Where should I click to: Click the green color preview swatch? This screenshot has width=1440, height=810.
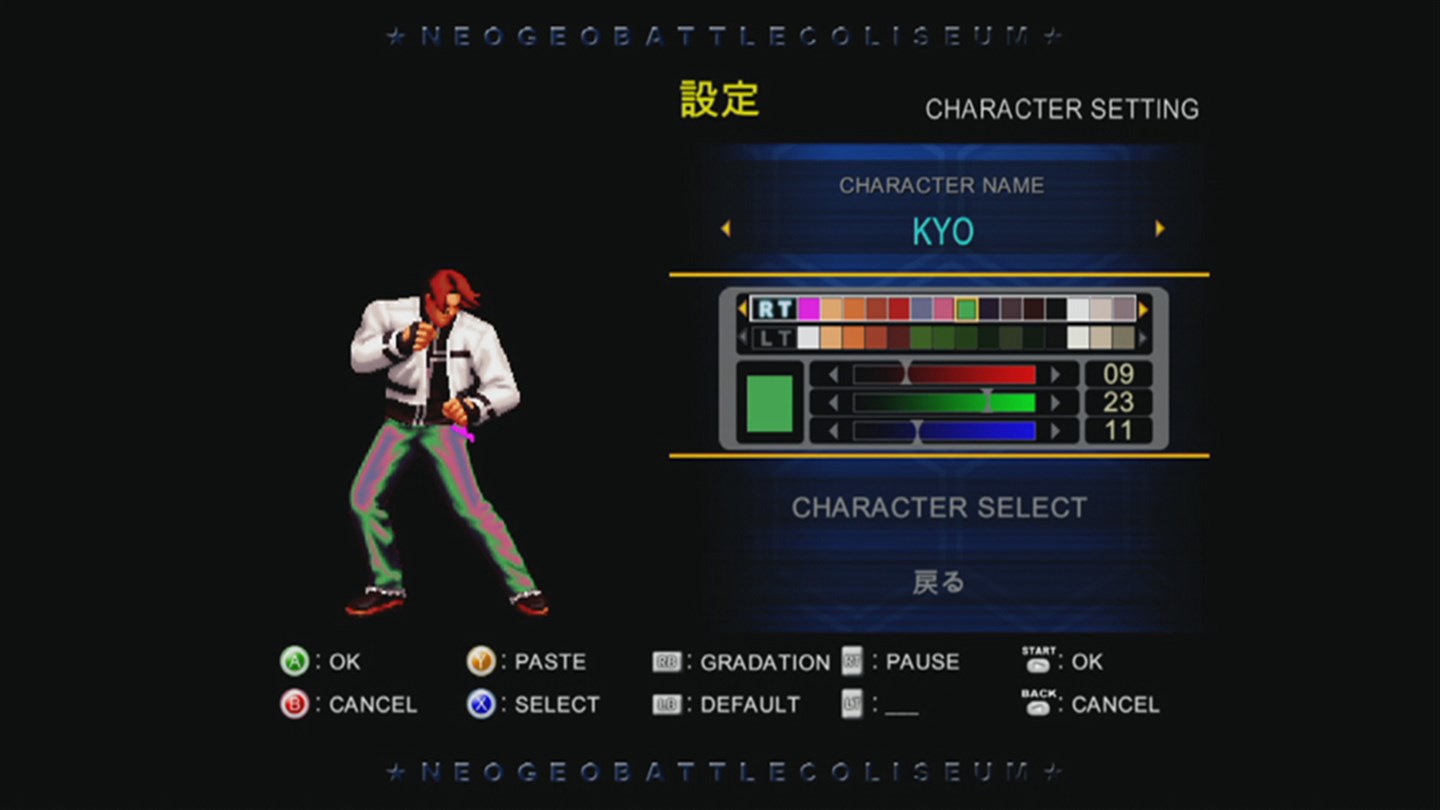click(769, 403)
